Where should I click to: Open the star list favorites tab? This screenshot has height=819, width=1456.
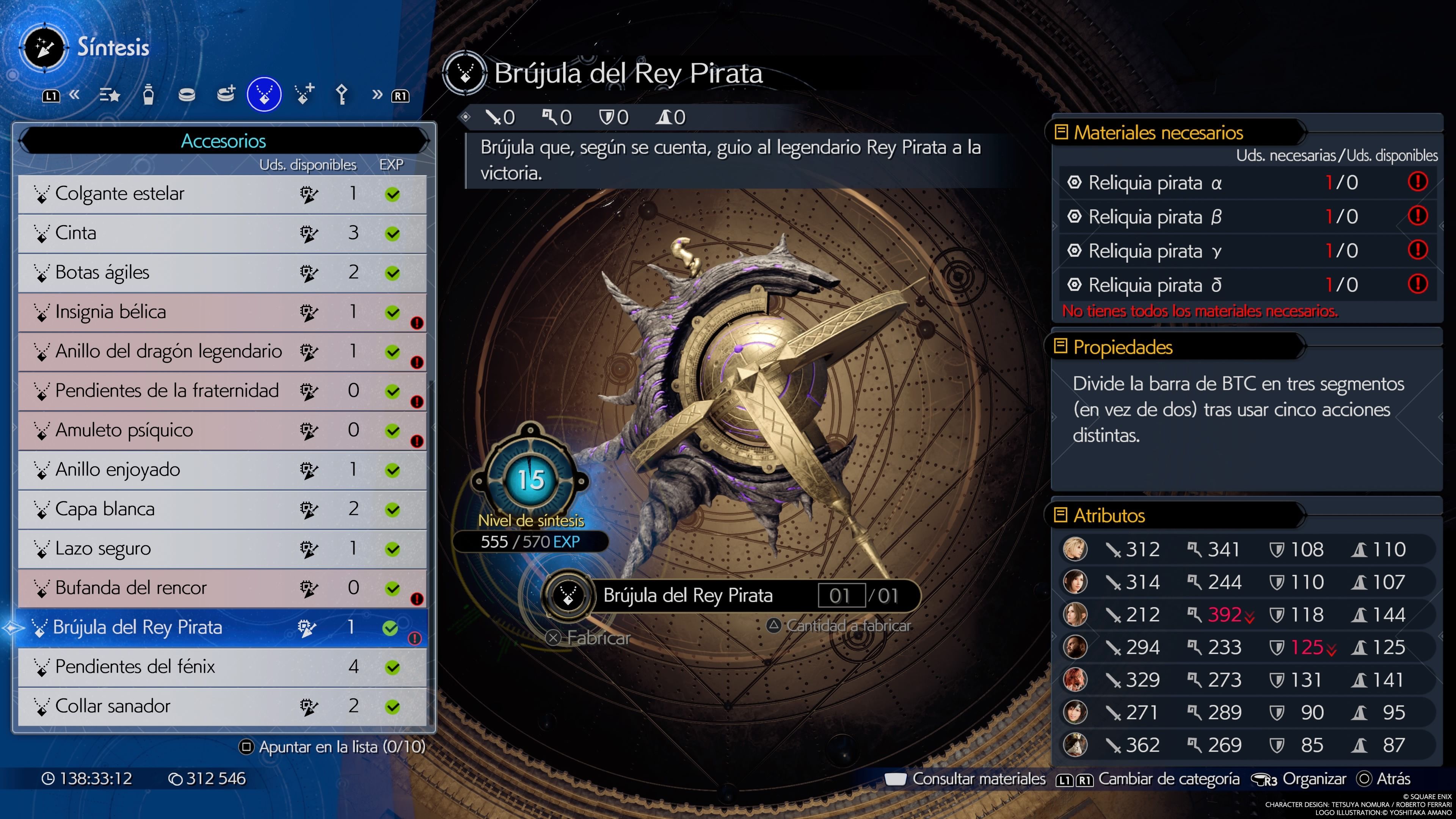109,94
